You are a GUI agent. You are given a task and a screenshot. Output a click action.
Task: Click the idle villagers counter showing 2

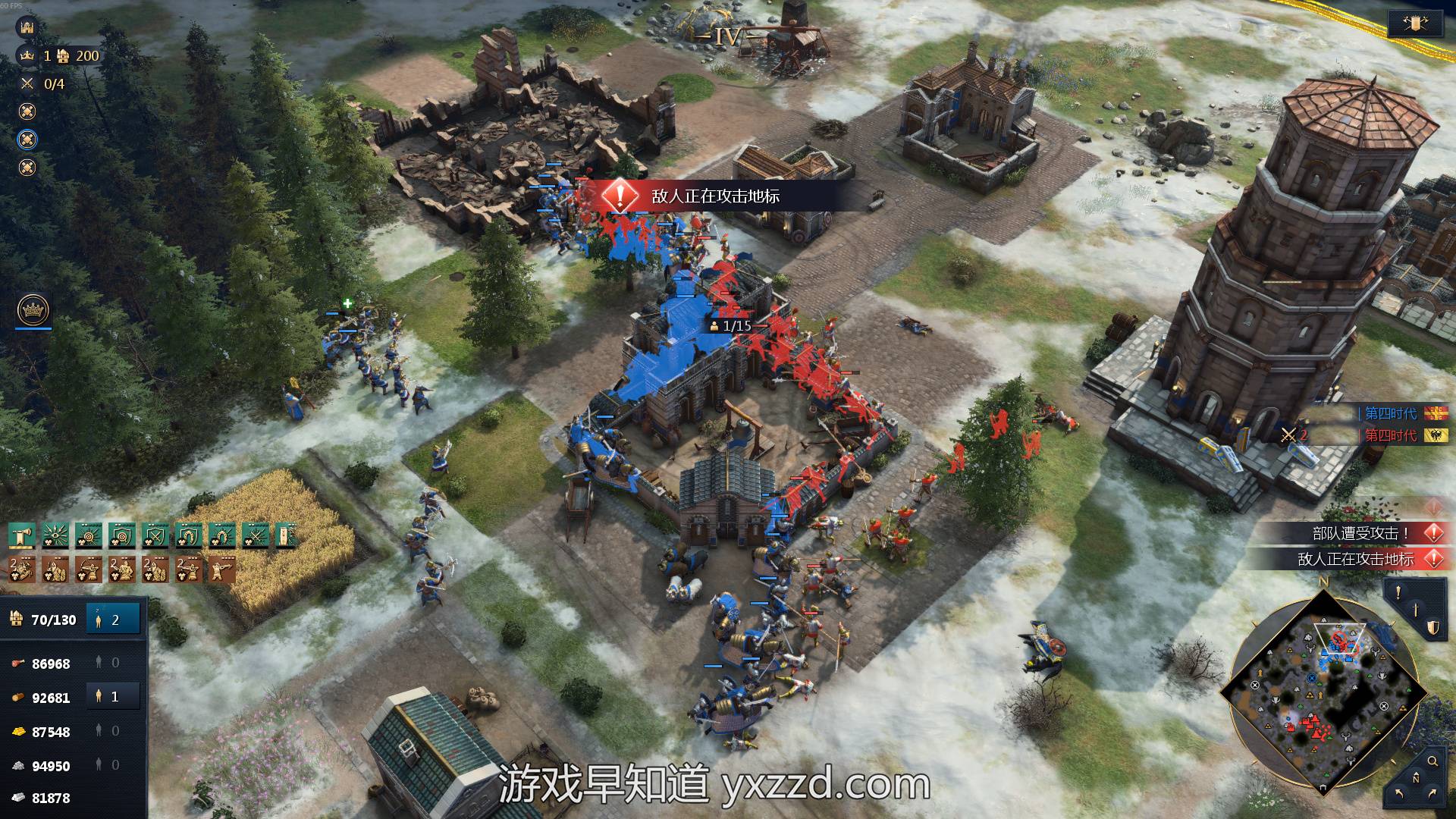113,620
